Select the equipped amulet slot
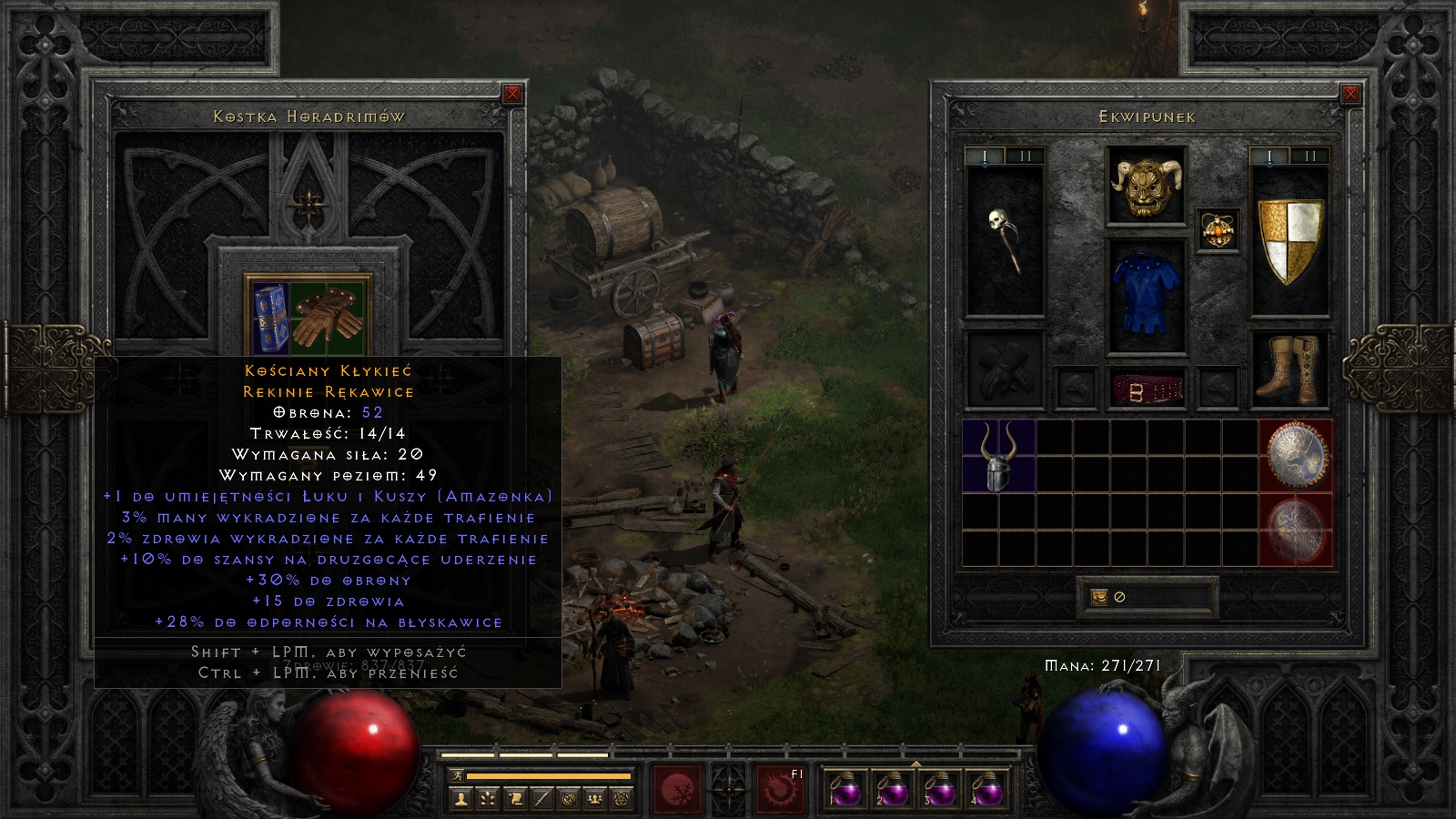 point(1218,230)
